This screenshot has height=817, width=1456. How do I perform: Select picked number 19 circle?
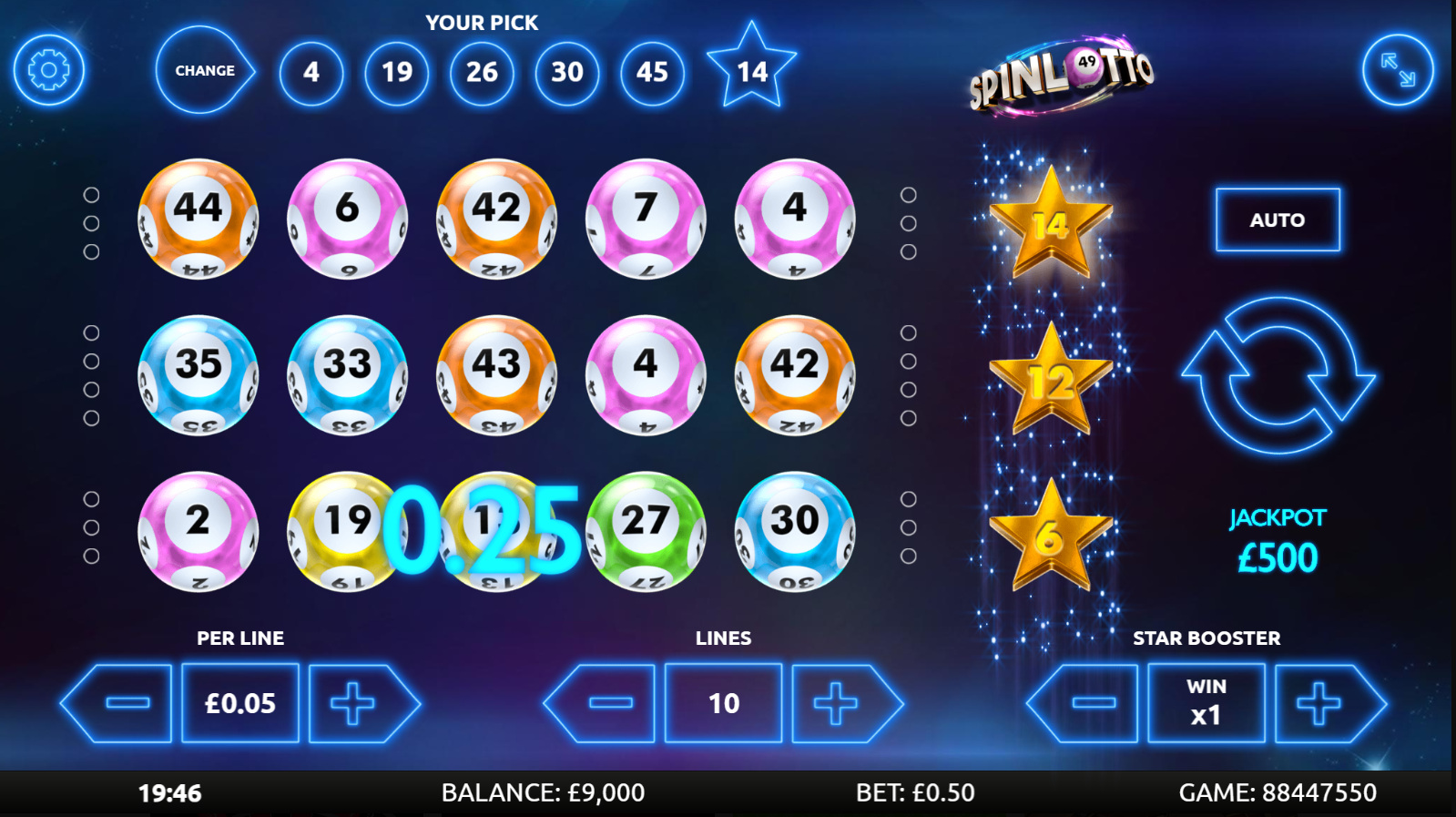point(397,72)
